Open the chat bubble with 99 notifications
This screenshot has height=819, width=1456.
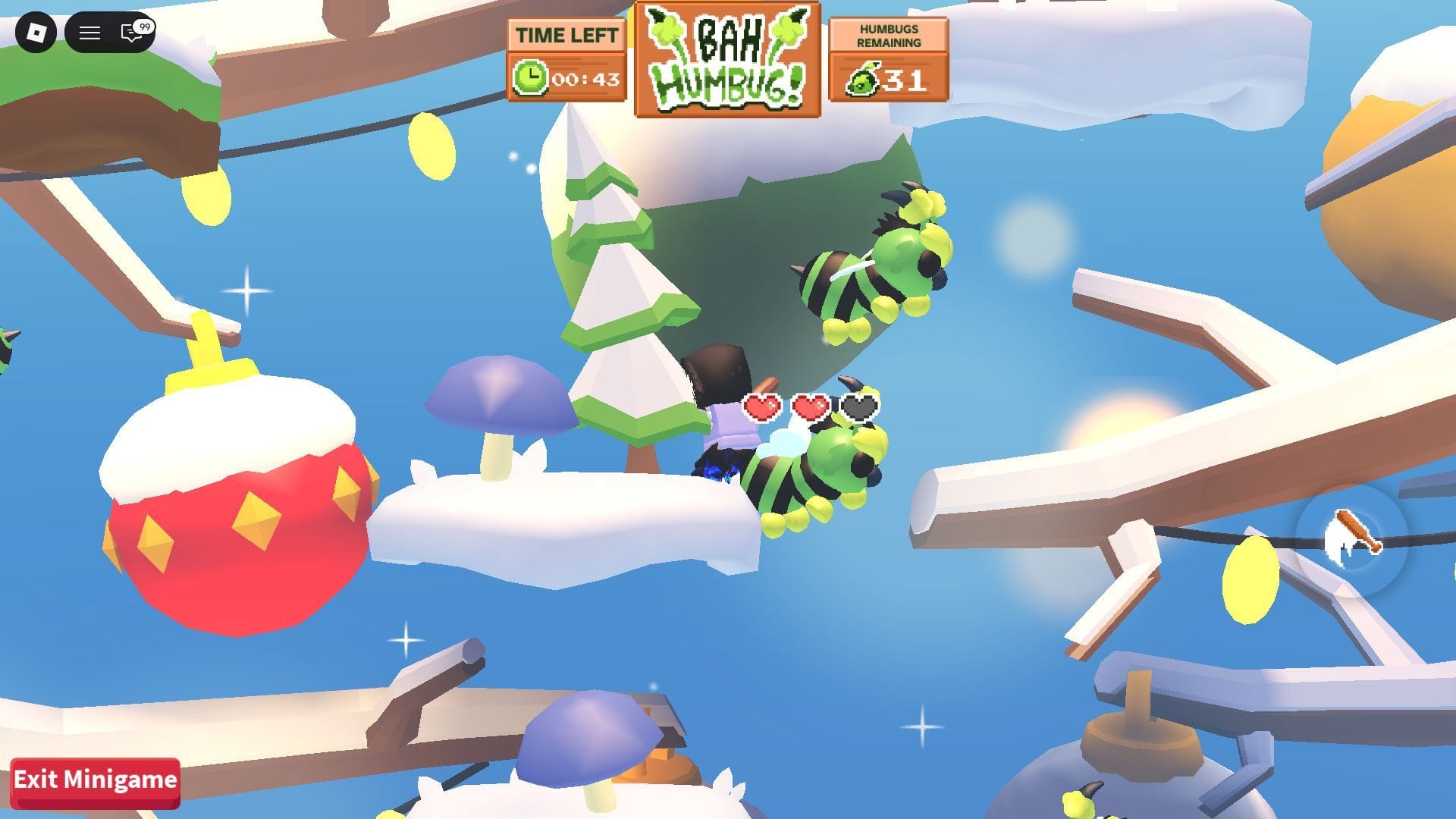point(130,33)
